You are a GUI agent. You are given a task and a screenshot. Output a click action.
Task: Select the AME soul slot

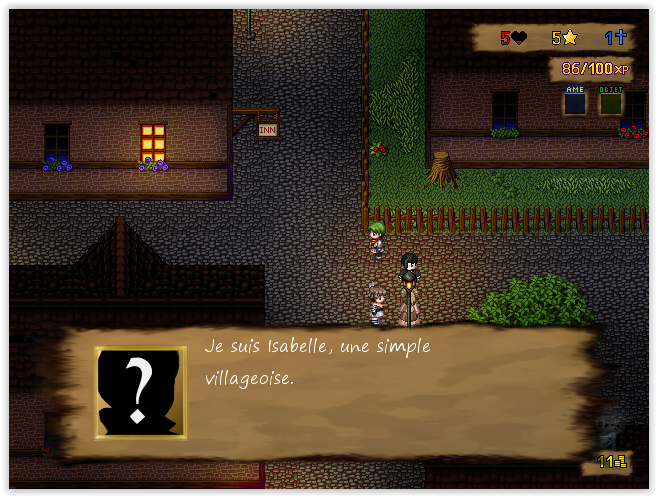click(575, 101)
